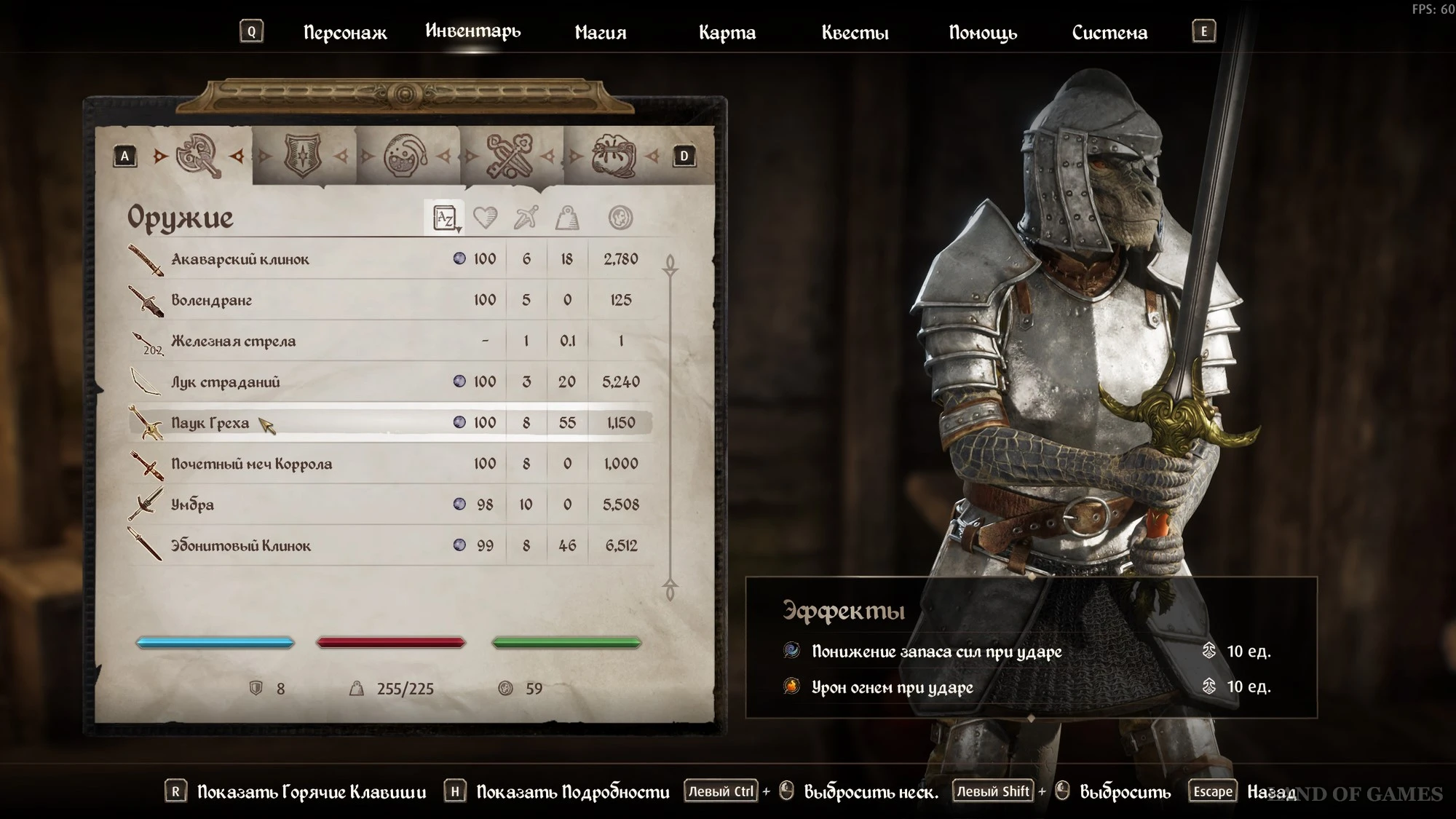Pick the Умбра sword entry
The width and height of the screenshot is (1456, 819).
coord(192,505)
